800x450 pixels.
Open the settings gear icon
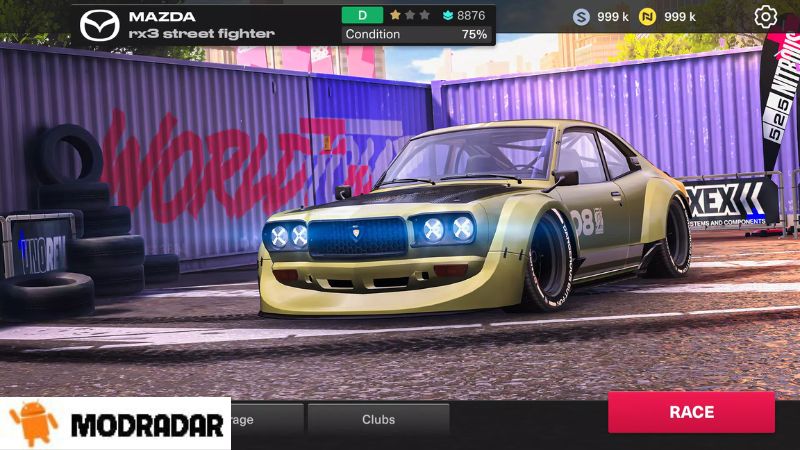coord(765,16)
